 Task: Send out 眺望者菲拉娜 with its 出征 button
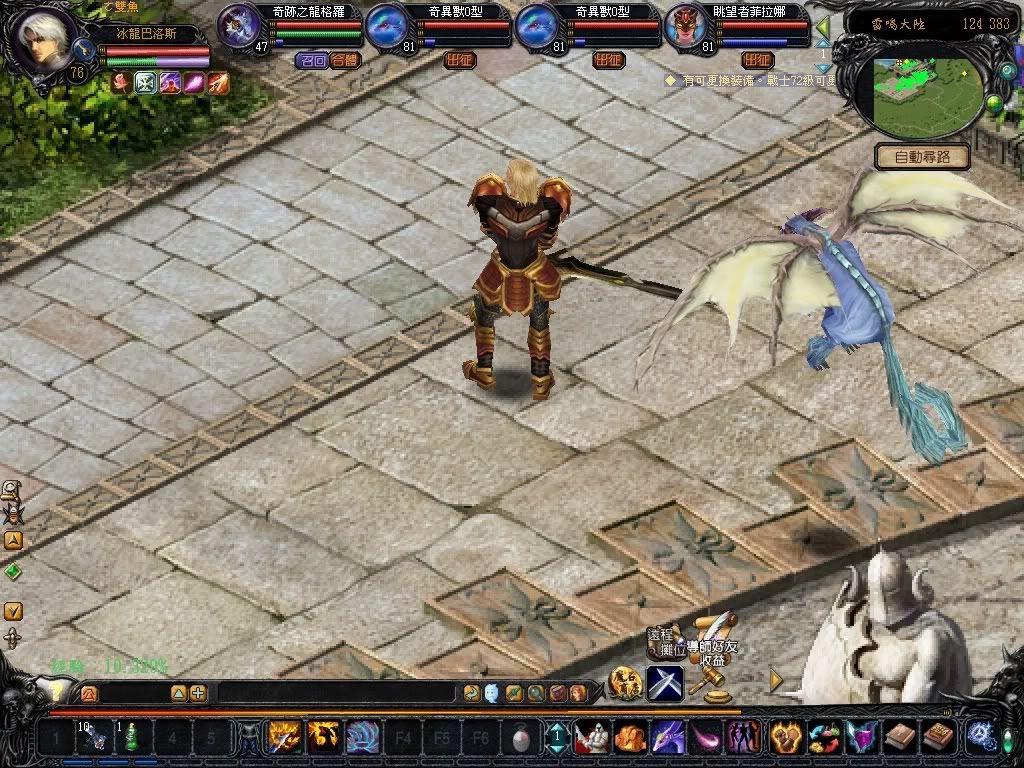pyautogui.click(x=757, y=60)
